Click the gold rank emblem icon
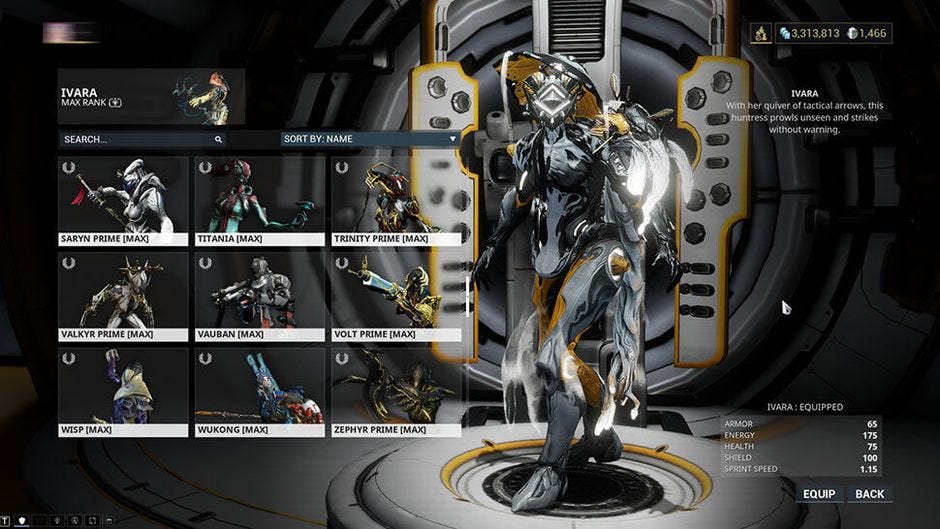 pos(761,34)
